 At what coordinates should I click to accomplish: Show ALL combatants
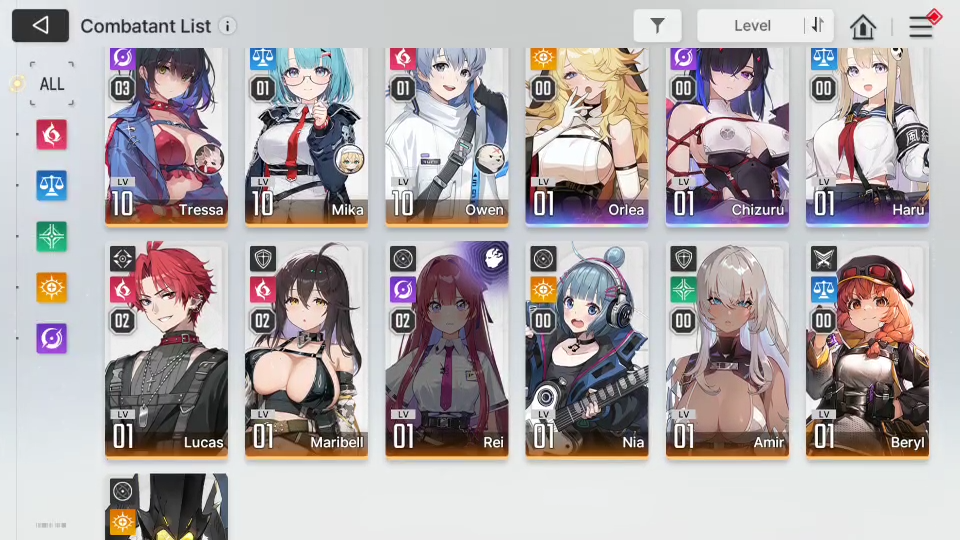pyautogui.click(x=52, y=83)
